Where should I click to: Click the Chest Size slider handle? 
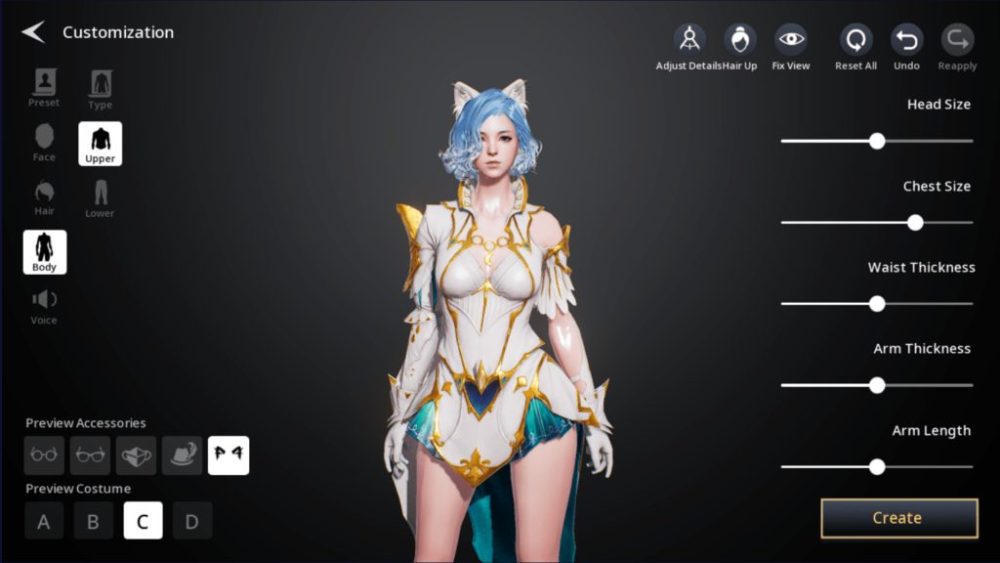(x=915, y=222)
